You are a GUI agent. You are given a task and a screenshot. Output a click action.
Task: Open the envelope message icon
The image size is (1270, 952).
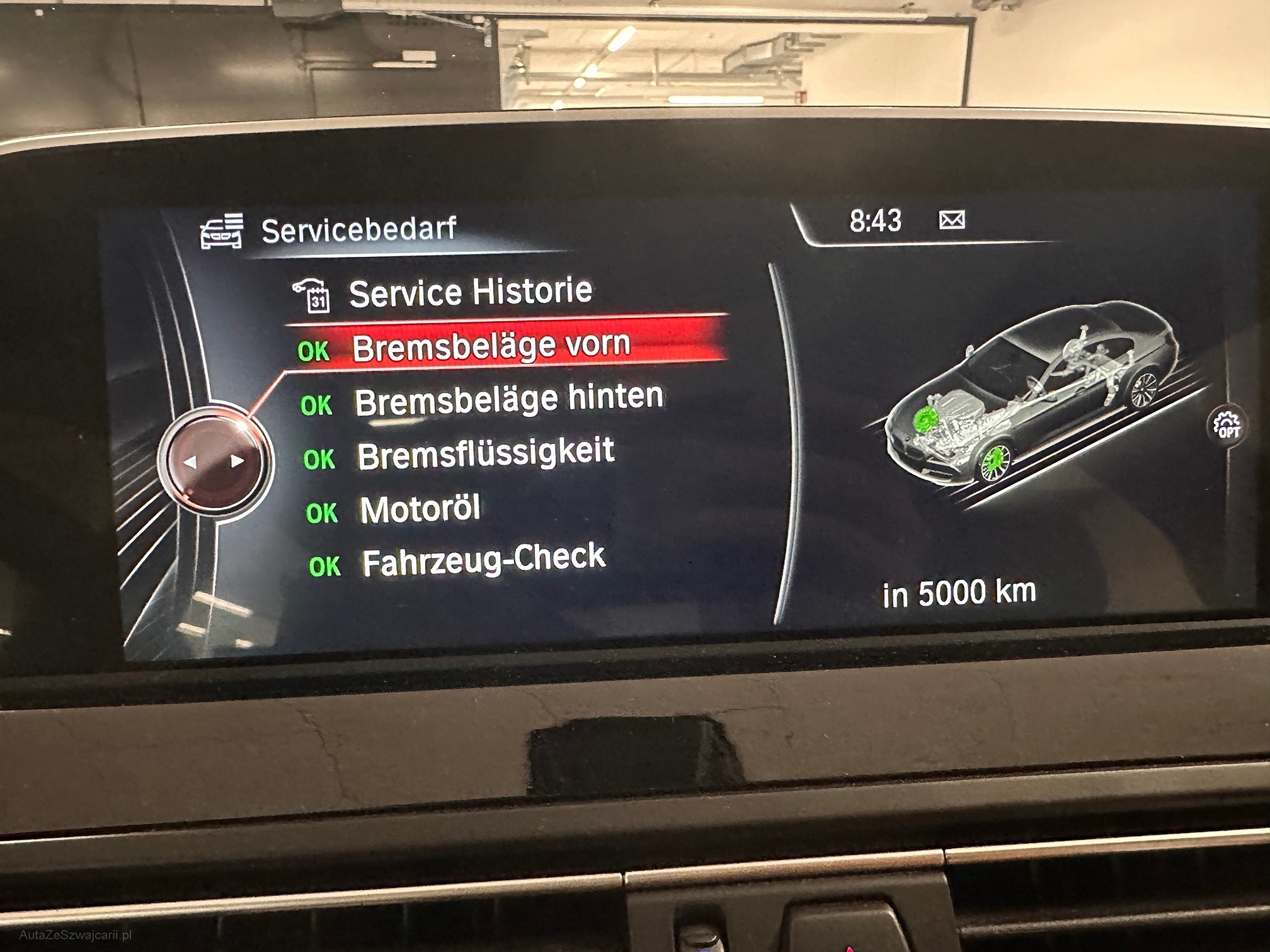pyautogui.click(x=951, y=220)
